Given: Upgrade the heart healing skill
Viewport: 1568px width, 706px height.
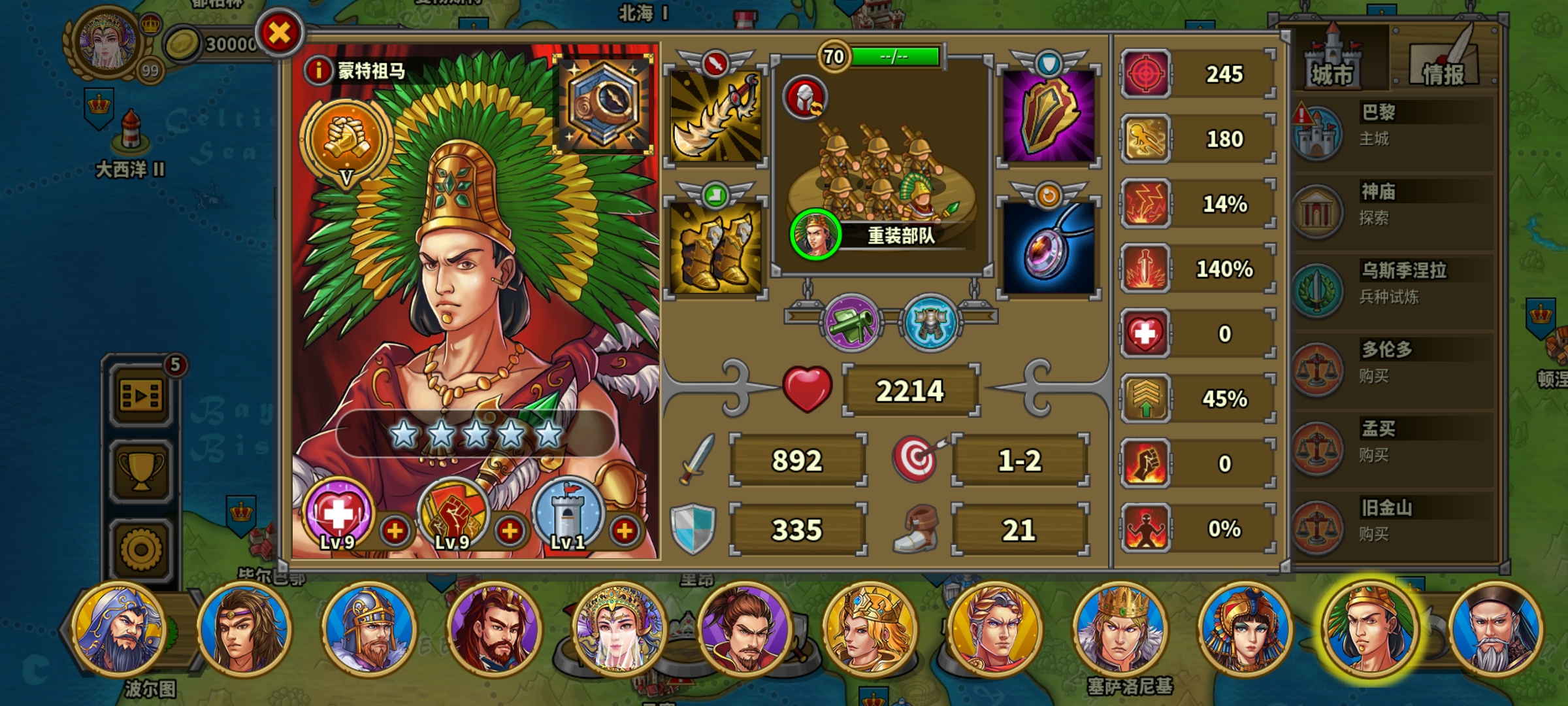Looking at the screenshot, I should point(395,531).
